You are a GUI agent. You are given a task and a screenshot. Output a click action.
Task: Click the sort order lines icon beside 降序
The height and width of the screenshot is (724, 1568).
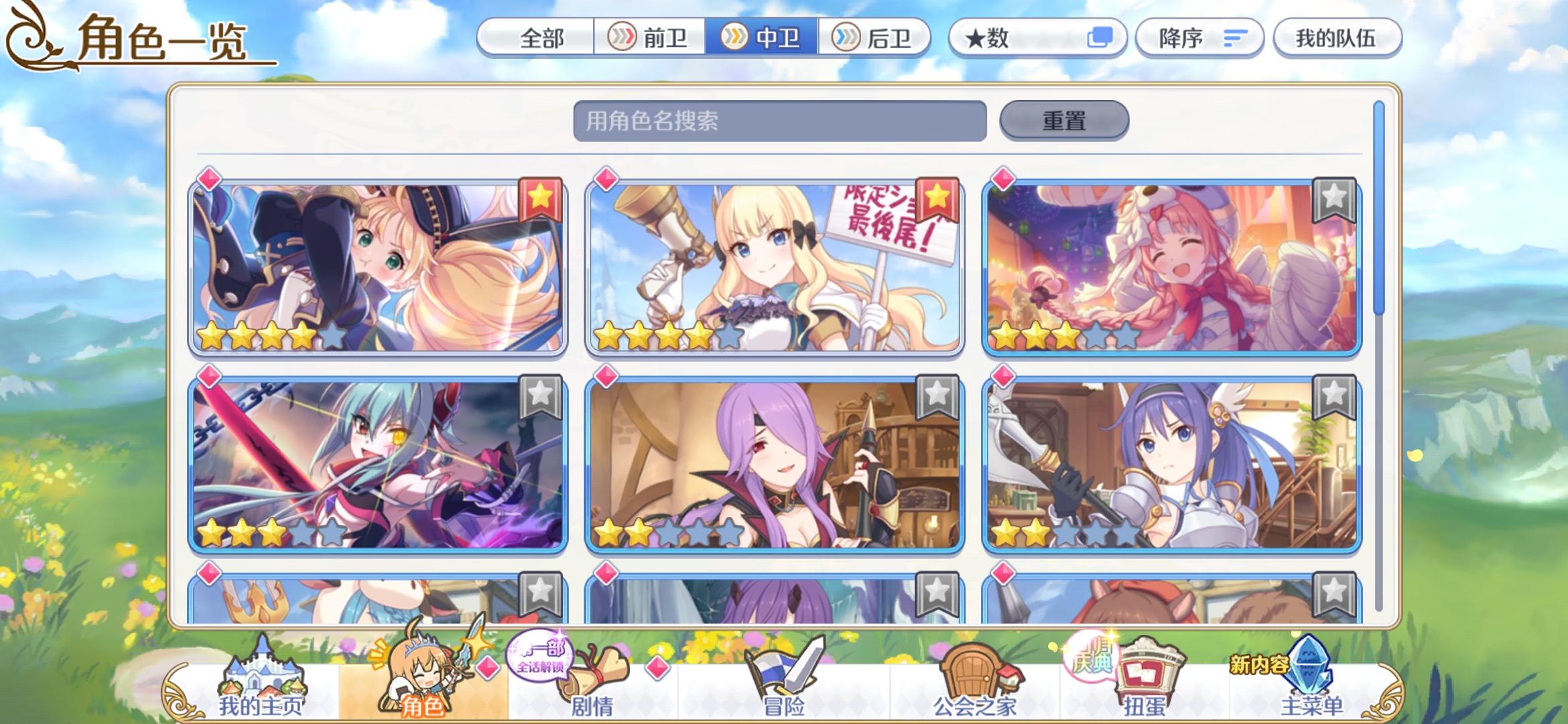coord(1235,39)
